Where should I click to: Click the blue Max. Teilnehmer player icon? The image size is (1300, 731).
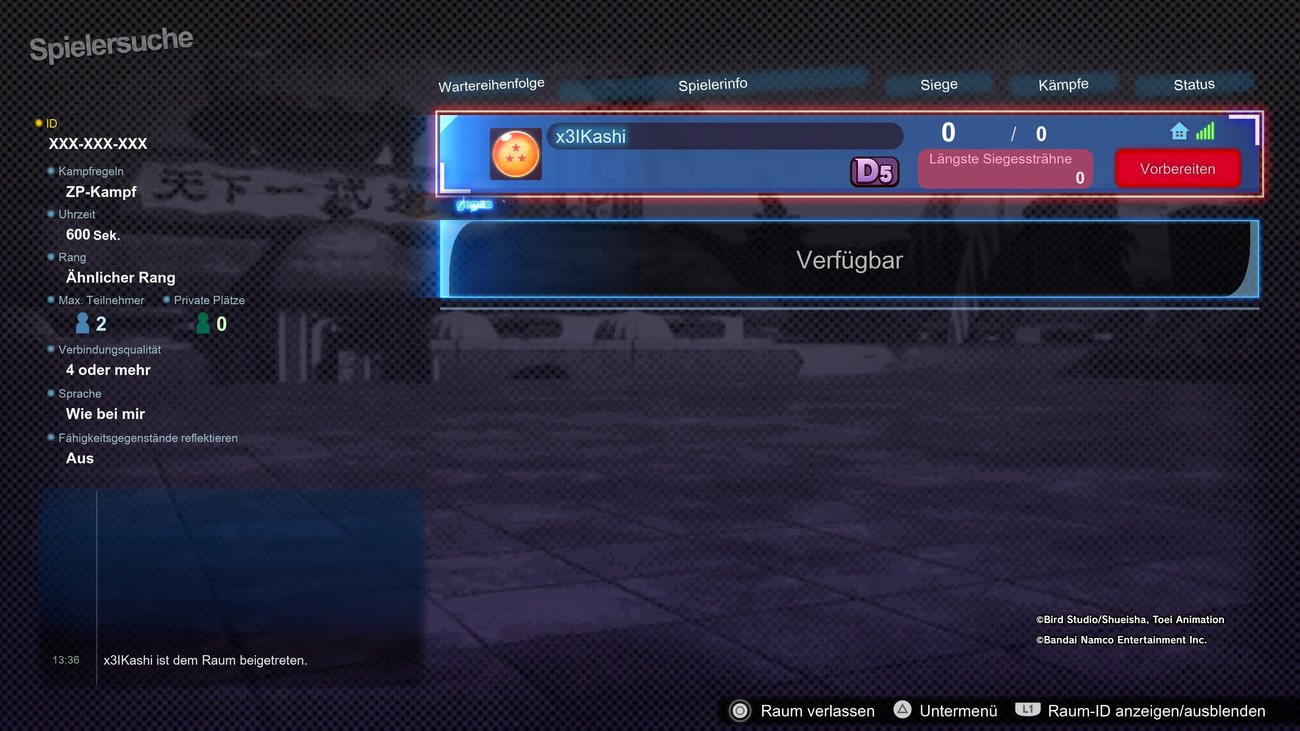(x=81, y=321)
